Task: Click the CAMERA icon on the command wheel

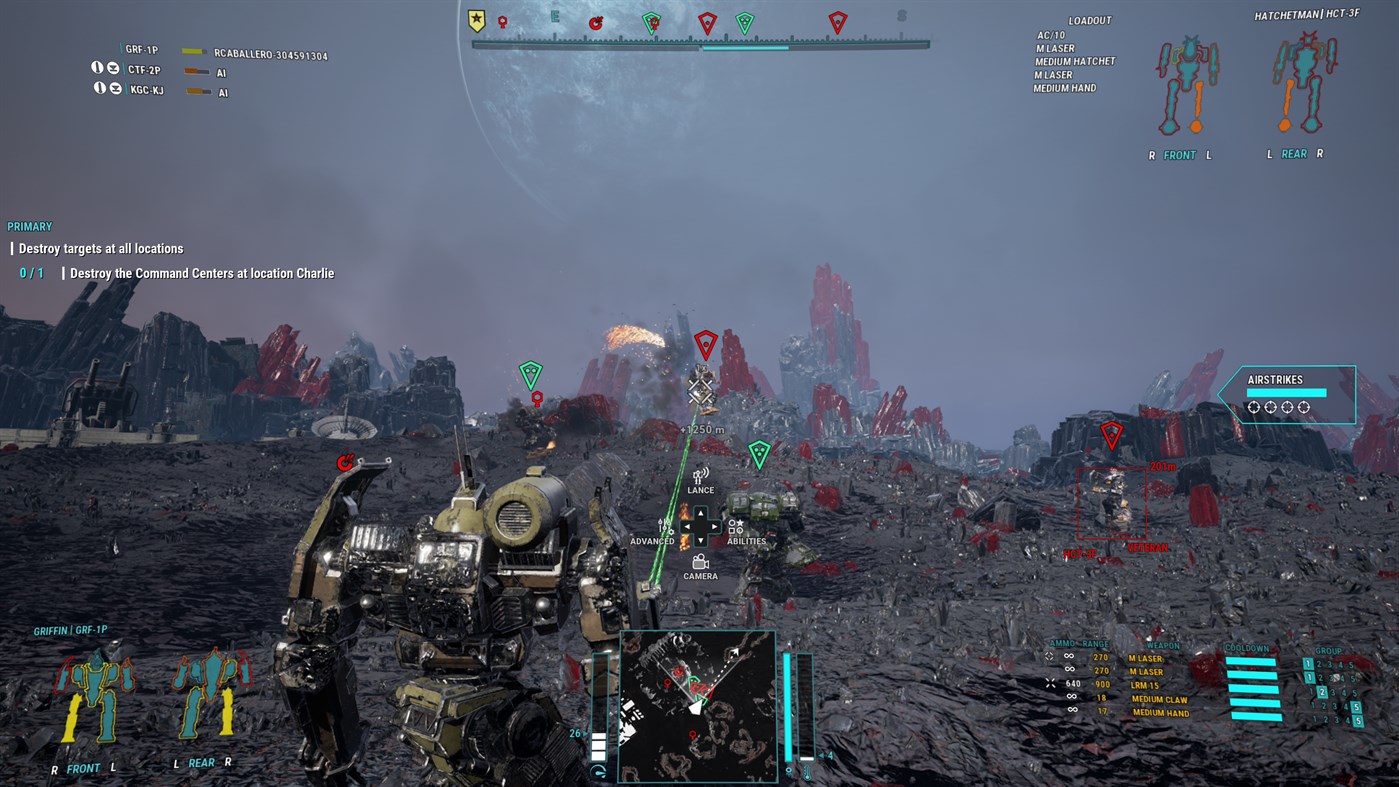Action: click(700, 561)
